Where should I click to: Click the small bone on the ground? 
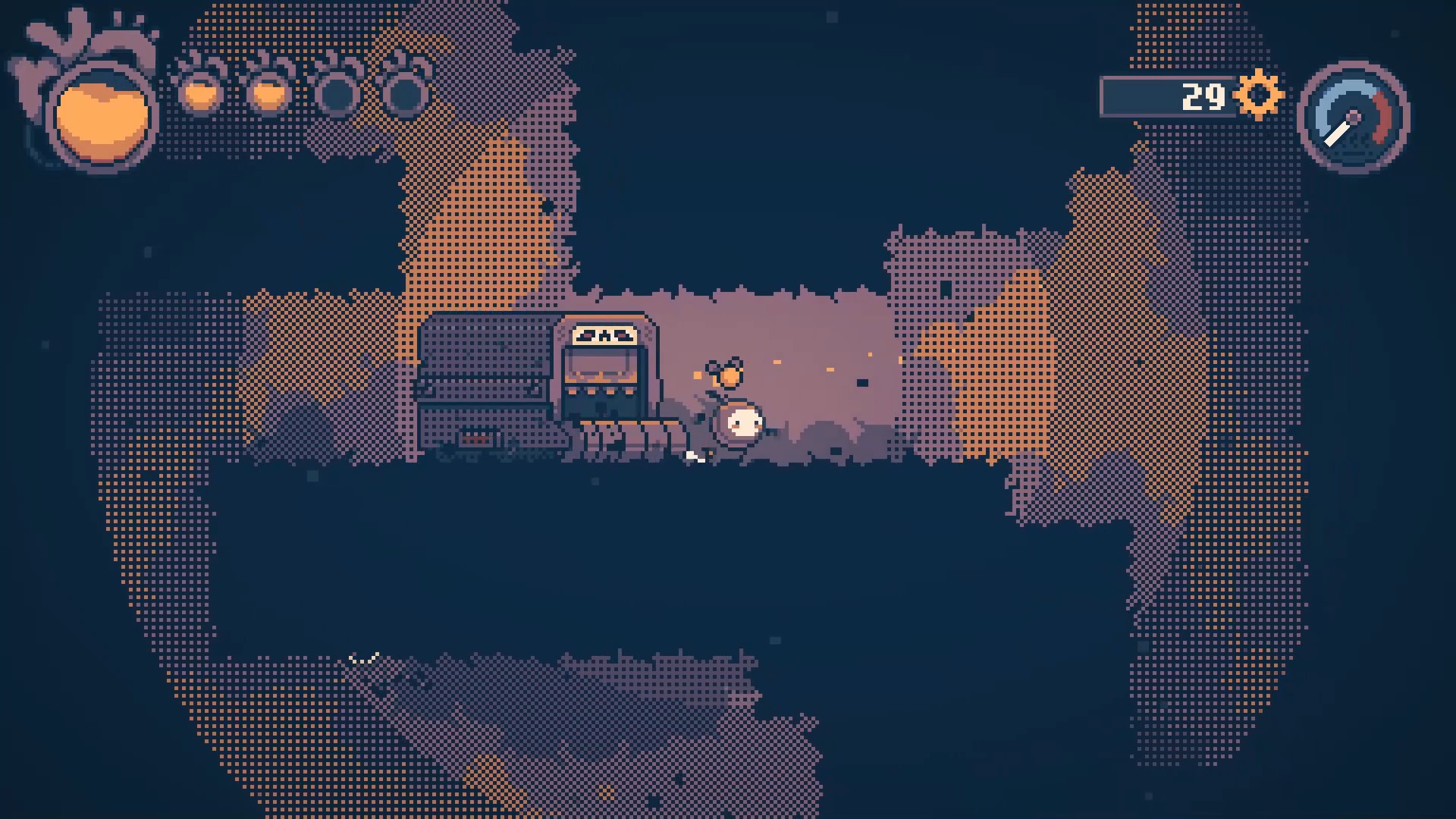(x=694, y=457)
